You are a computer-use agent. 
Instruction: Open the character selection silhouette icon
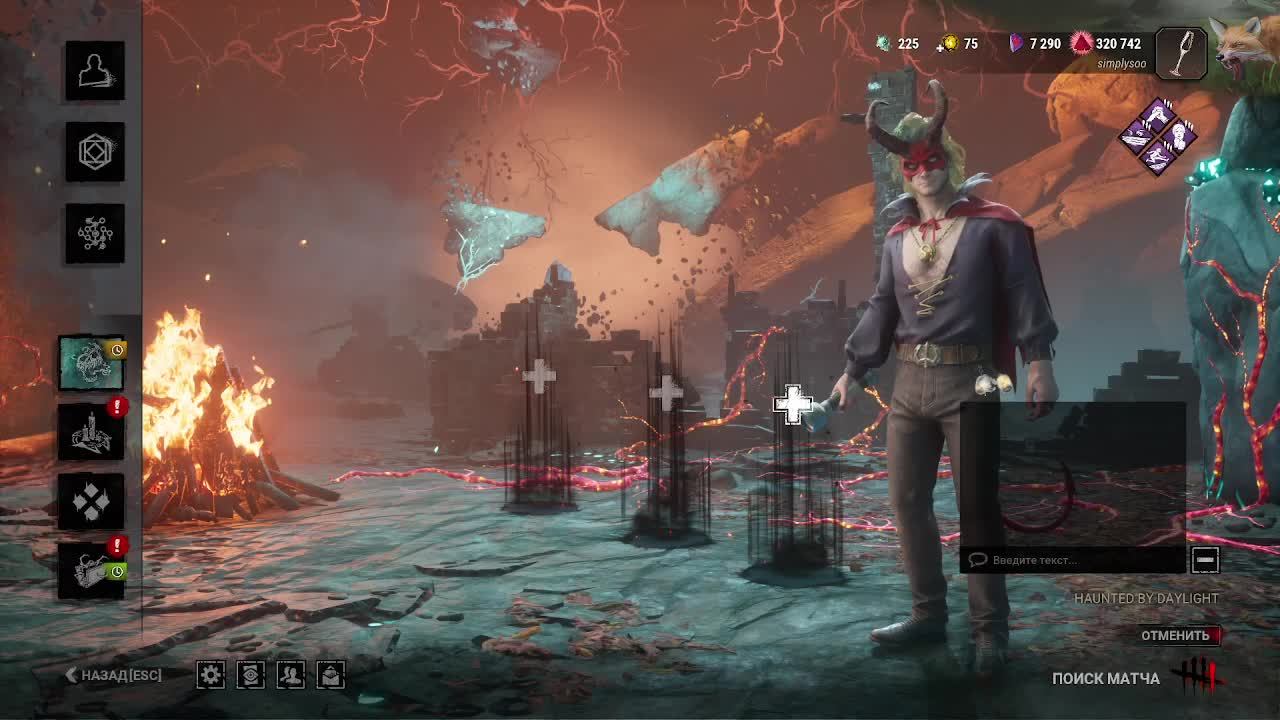click(95, 71)
